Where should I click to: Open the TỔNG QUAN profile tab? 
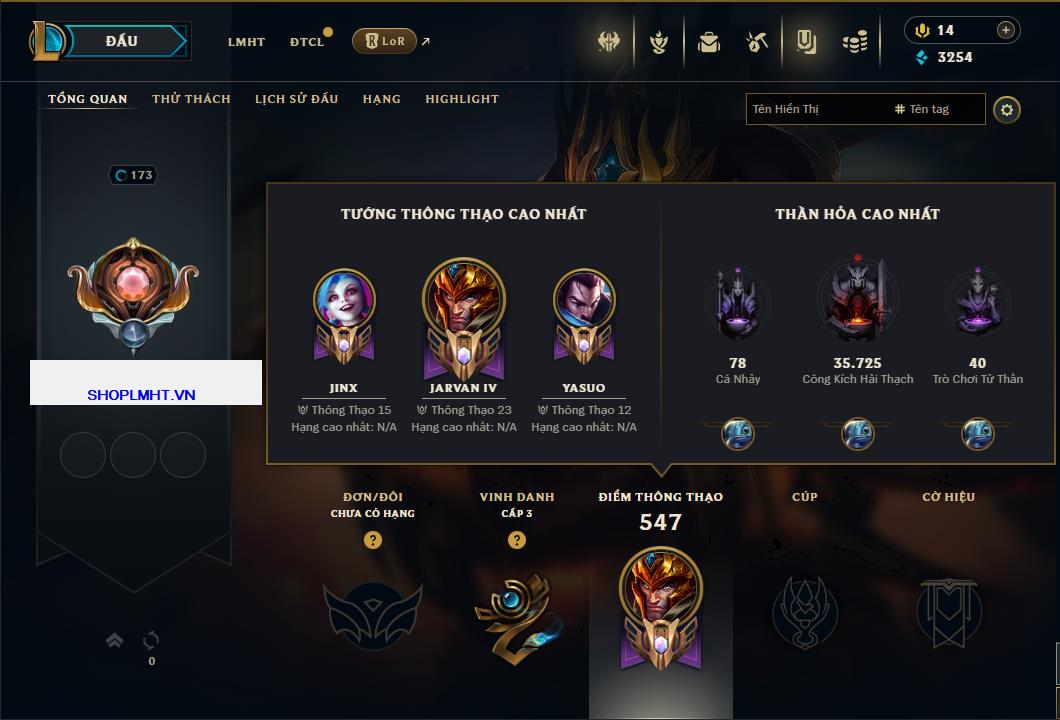[x=88, y=99]
